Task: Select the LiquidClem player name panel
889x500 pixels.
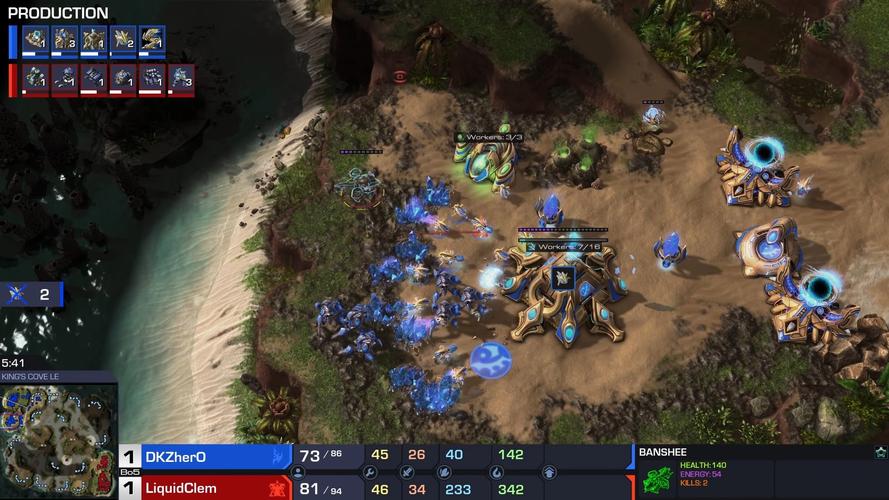Action: coord(204,488)
